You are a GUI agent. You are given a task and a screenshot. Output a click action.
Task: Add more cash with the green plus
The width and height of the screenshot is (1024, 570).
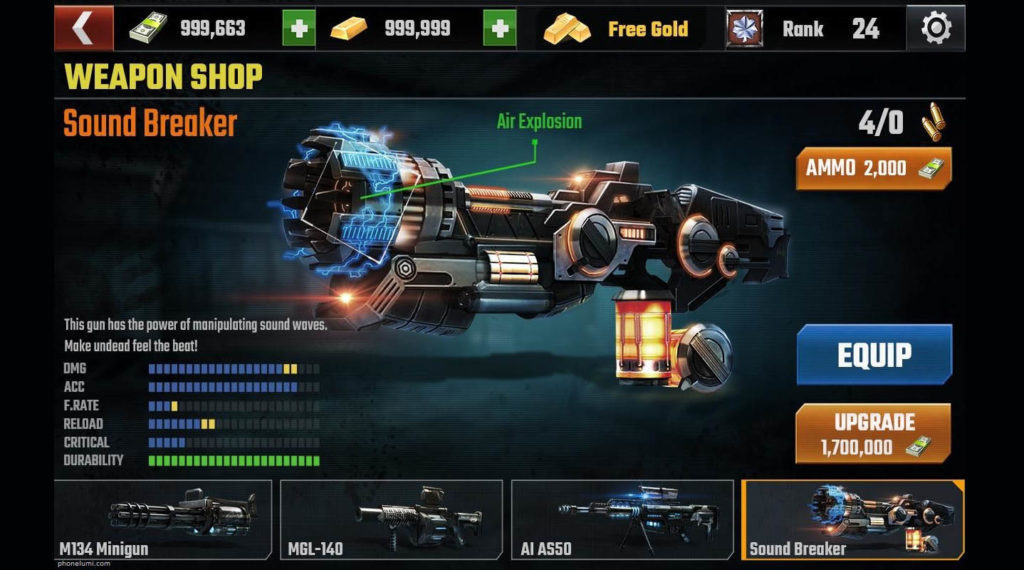point(298,29)
